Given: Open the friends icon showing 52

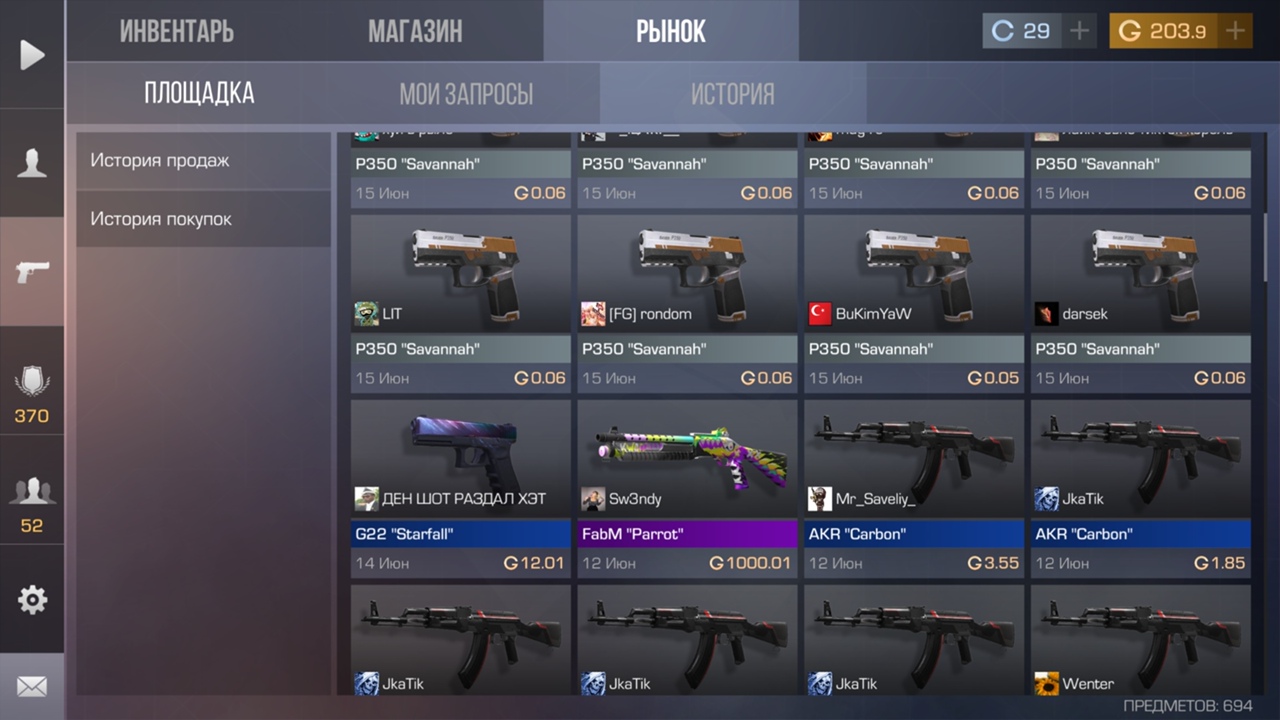Looking at the screenshot, I should 32,500.
